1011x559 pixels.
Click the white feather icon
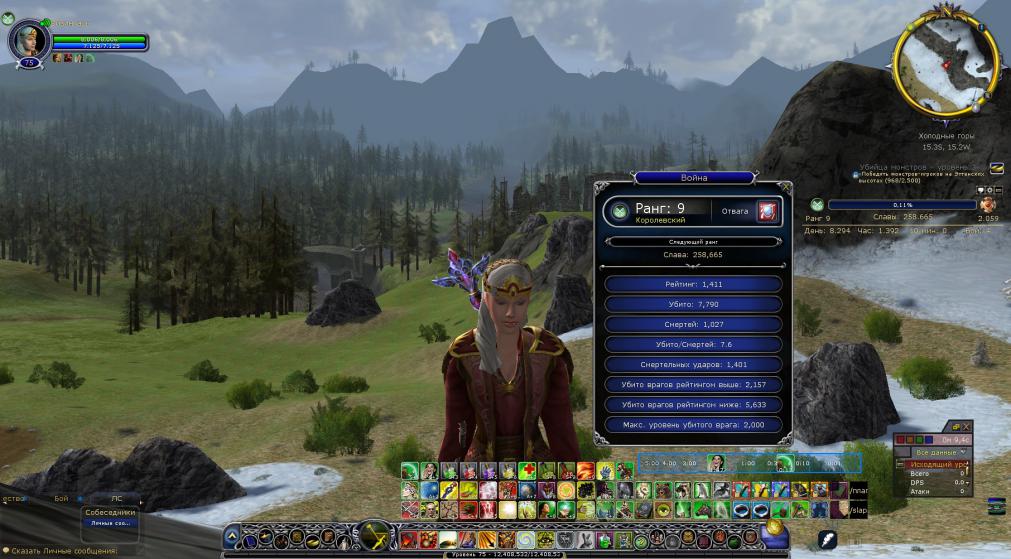(x=827, y=541)
